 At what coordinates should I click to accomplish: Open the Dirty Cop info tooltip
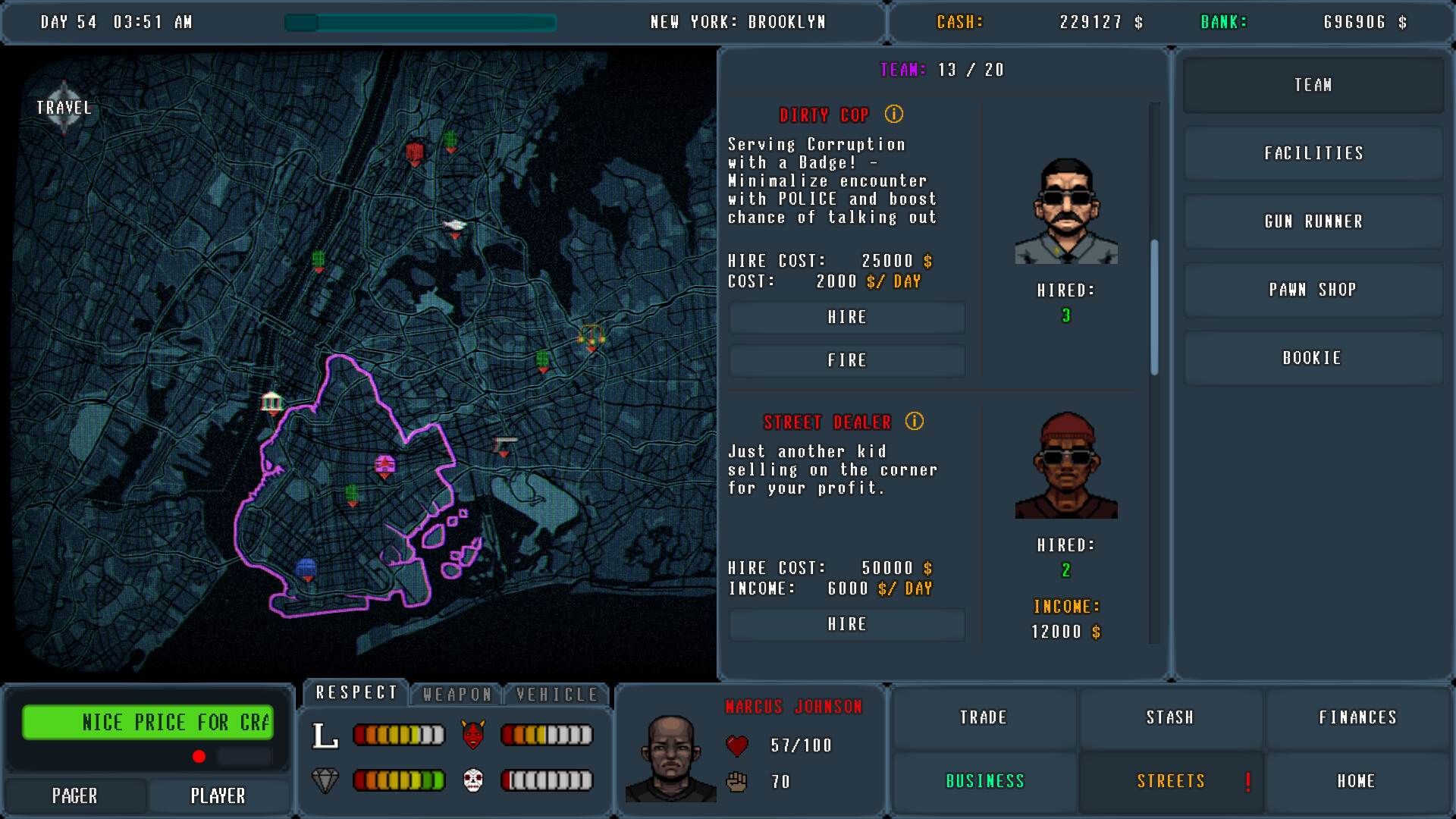pyautogui.click(x=893, y=115)
